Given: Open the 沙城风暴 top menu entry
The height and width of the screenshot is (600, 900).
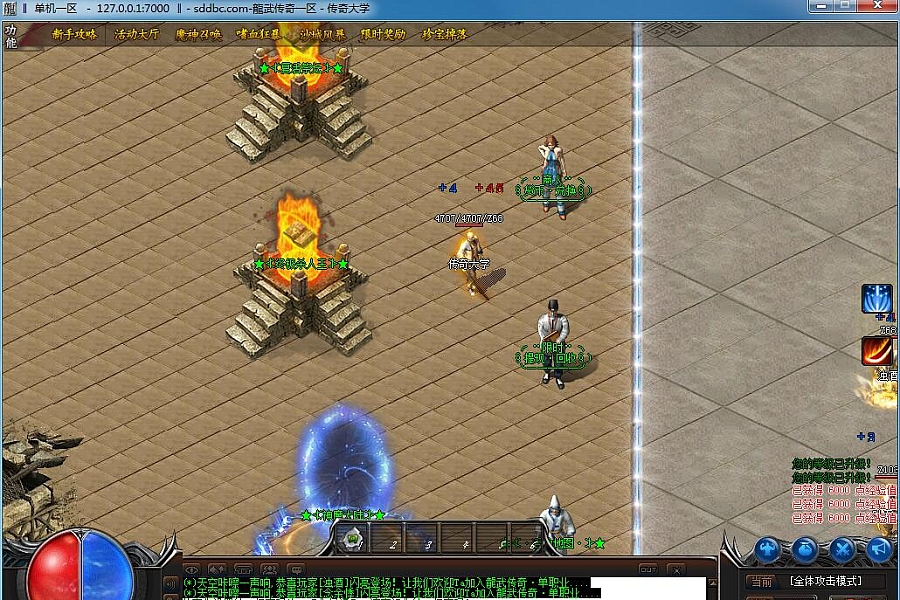Looking at the screenshot, I should [x=322, y=34].
